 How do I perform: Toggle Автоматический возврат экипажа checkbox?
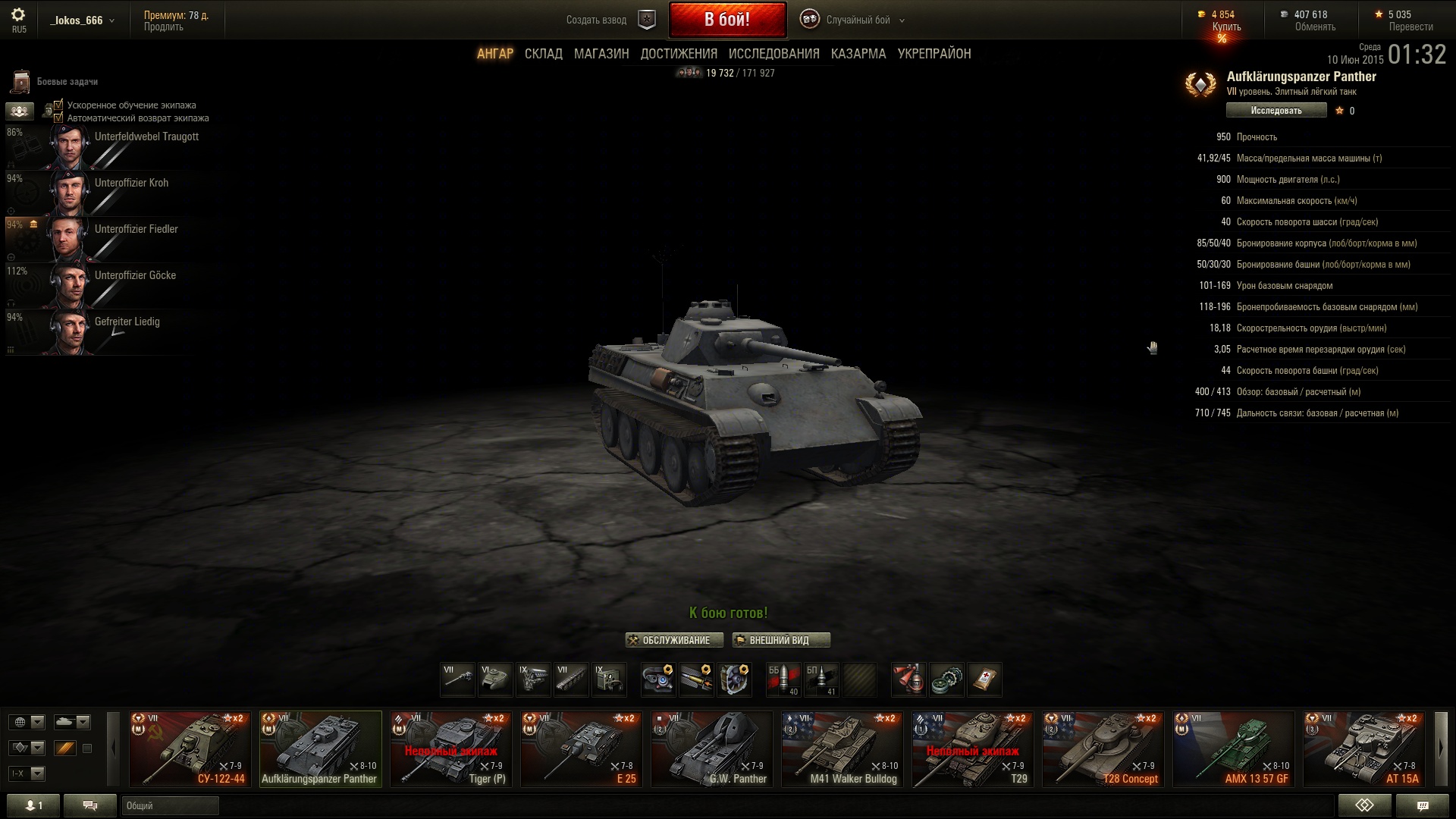(x=58, y=118)
